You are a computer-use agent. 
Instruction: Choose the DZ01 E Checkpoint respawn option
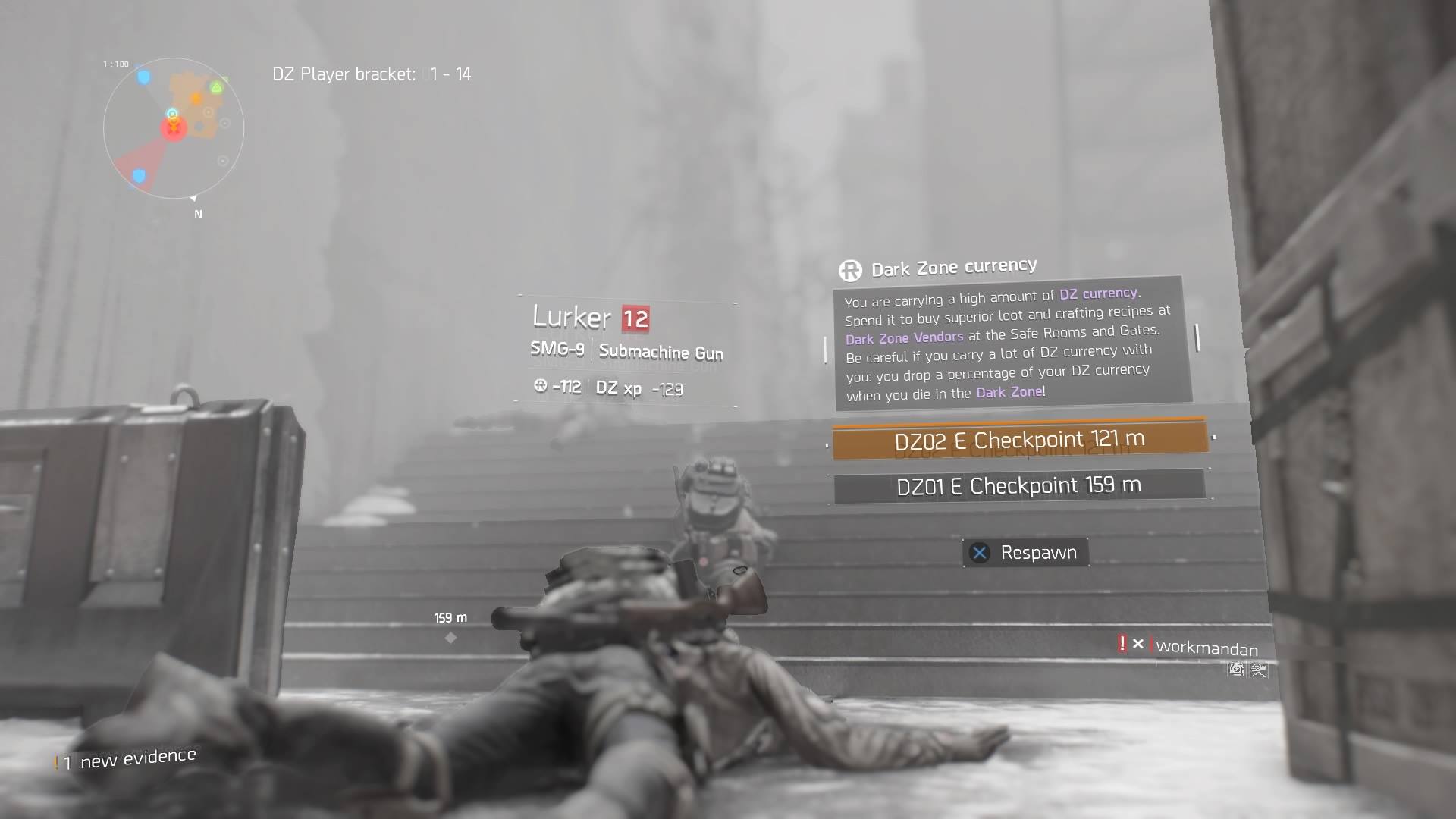1019,485
